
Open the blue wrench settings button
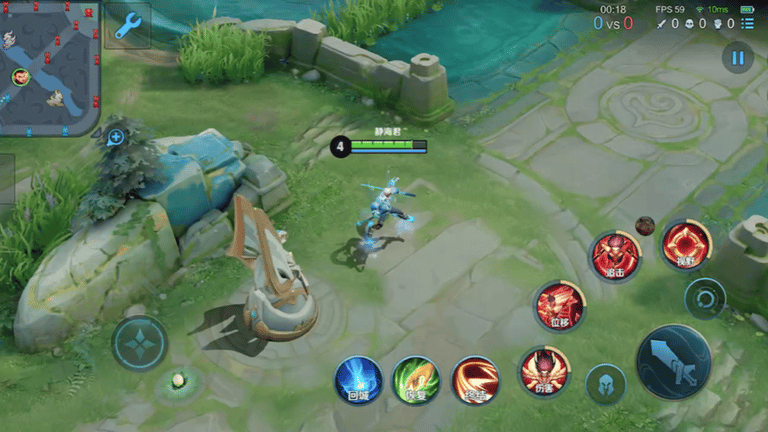click(x=127, y=25)
